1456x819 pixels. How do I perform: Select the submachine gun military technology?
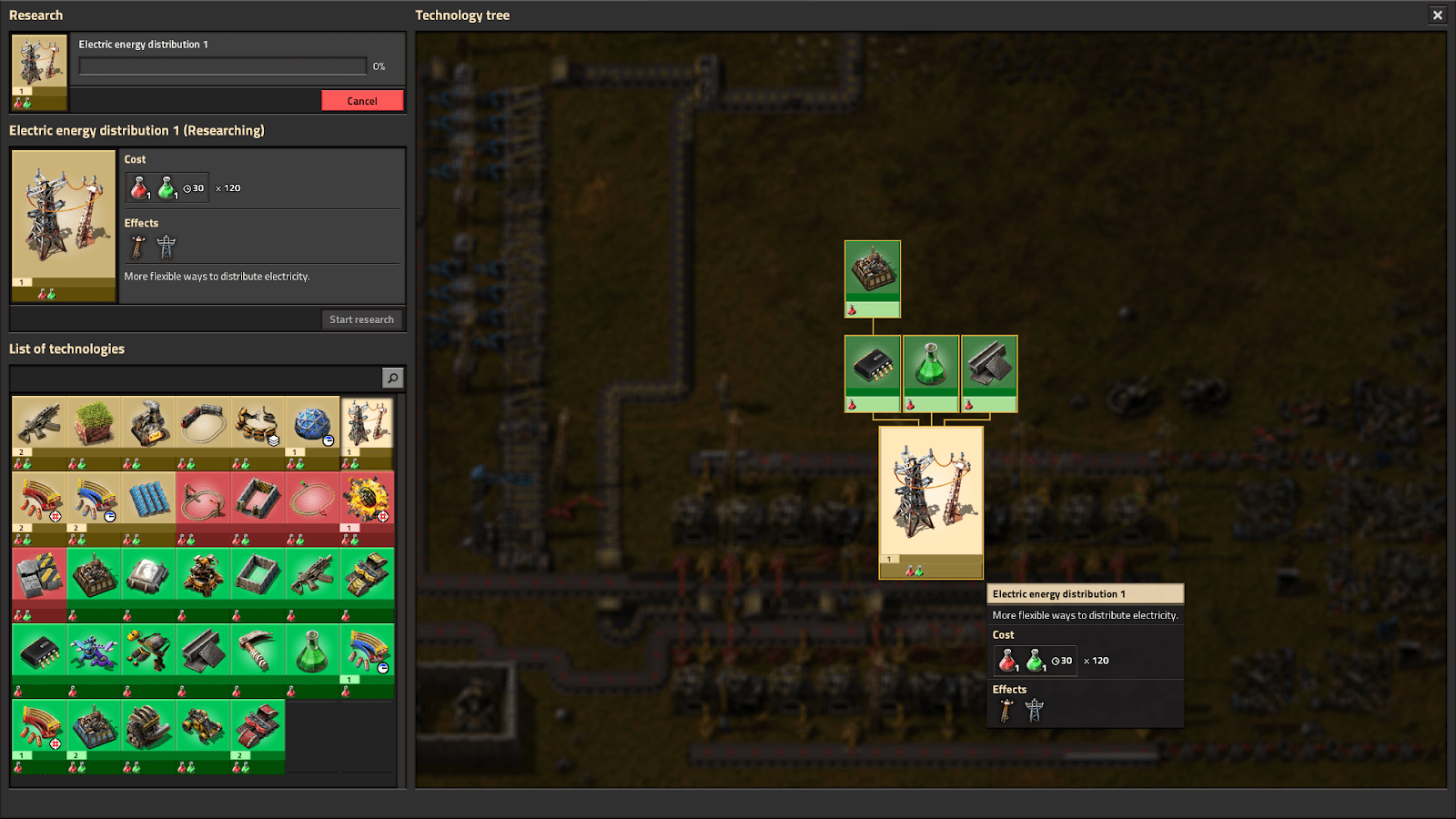pos(313,573)
